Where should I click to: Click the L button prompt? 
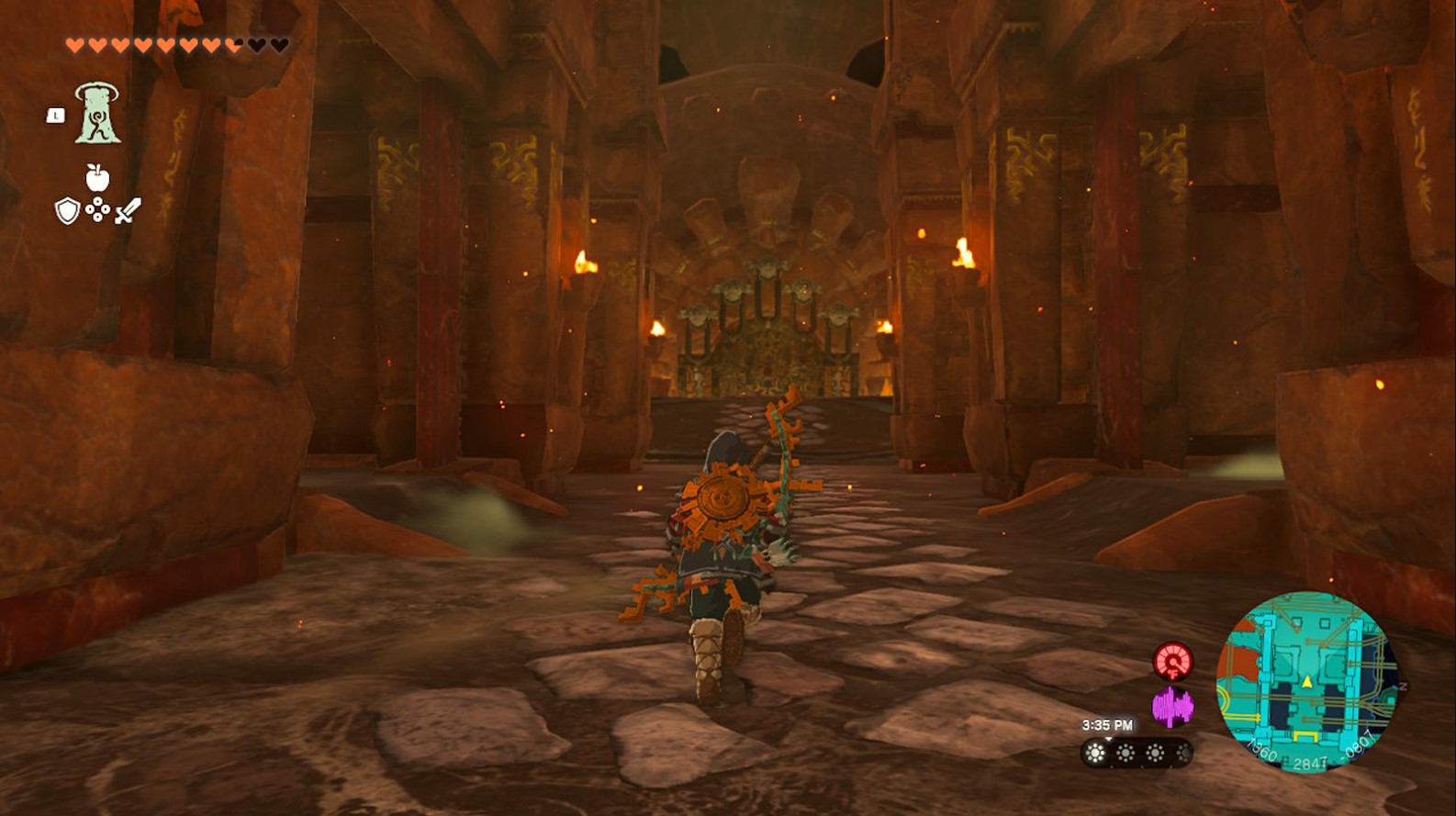[55, 115]
